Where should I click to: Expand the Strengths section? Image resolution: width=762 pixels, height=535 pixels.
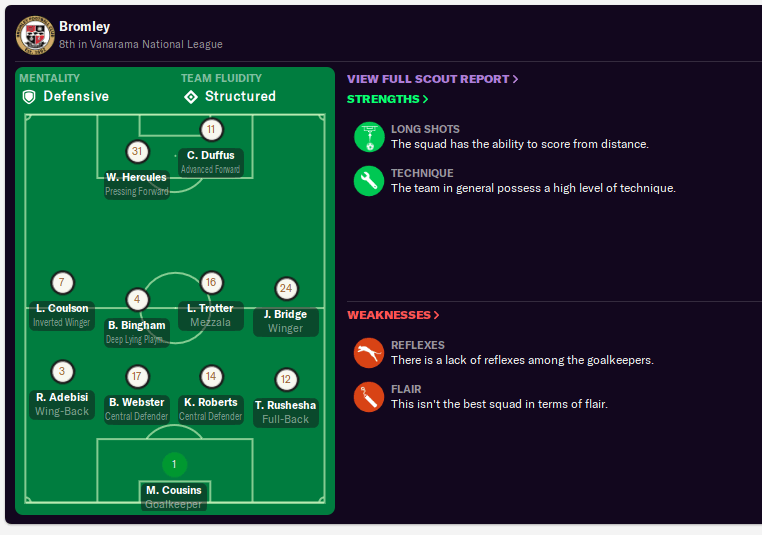[387, 99]
